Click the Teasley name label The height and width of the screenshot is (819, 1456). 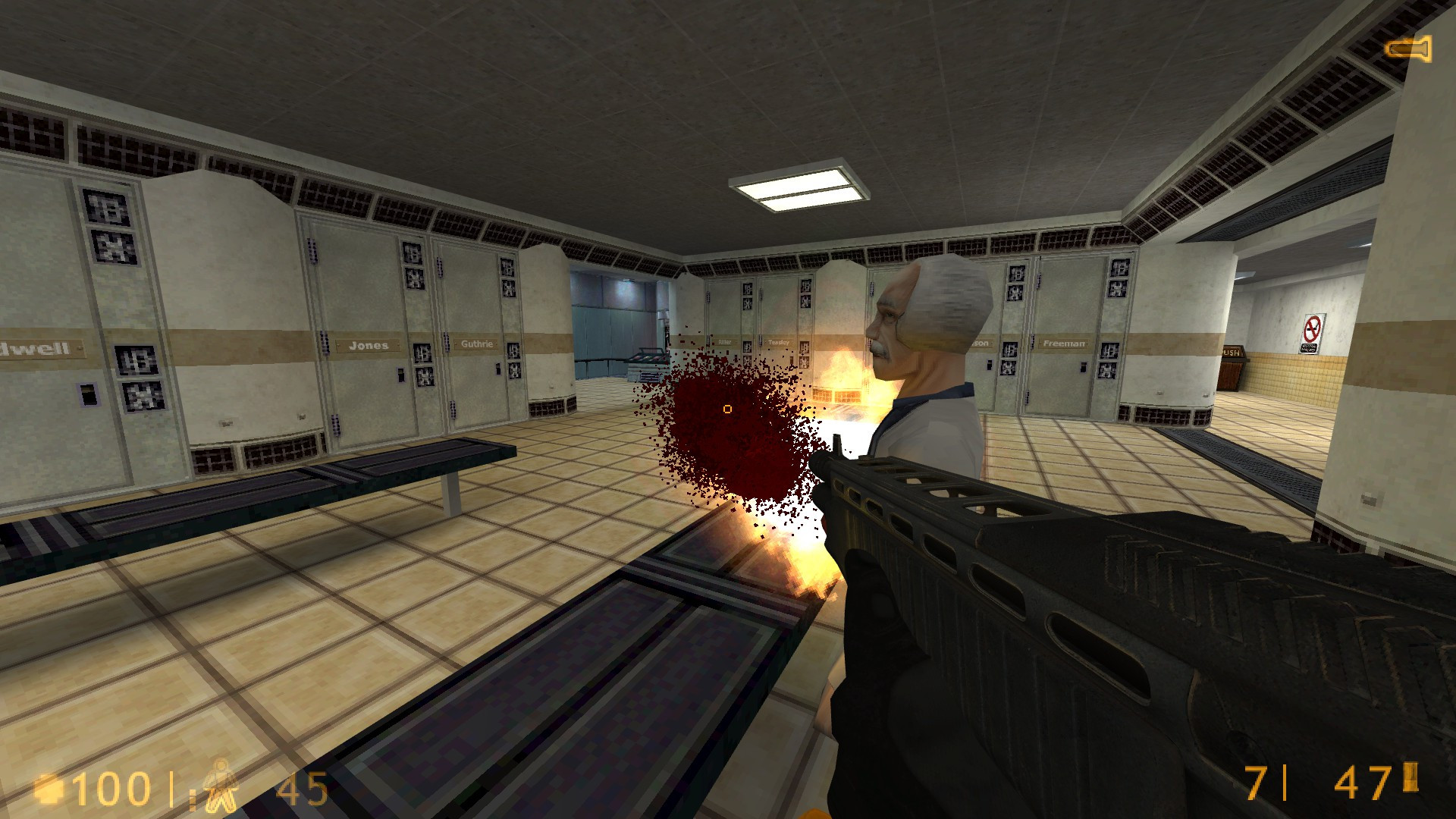780,342
